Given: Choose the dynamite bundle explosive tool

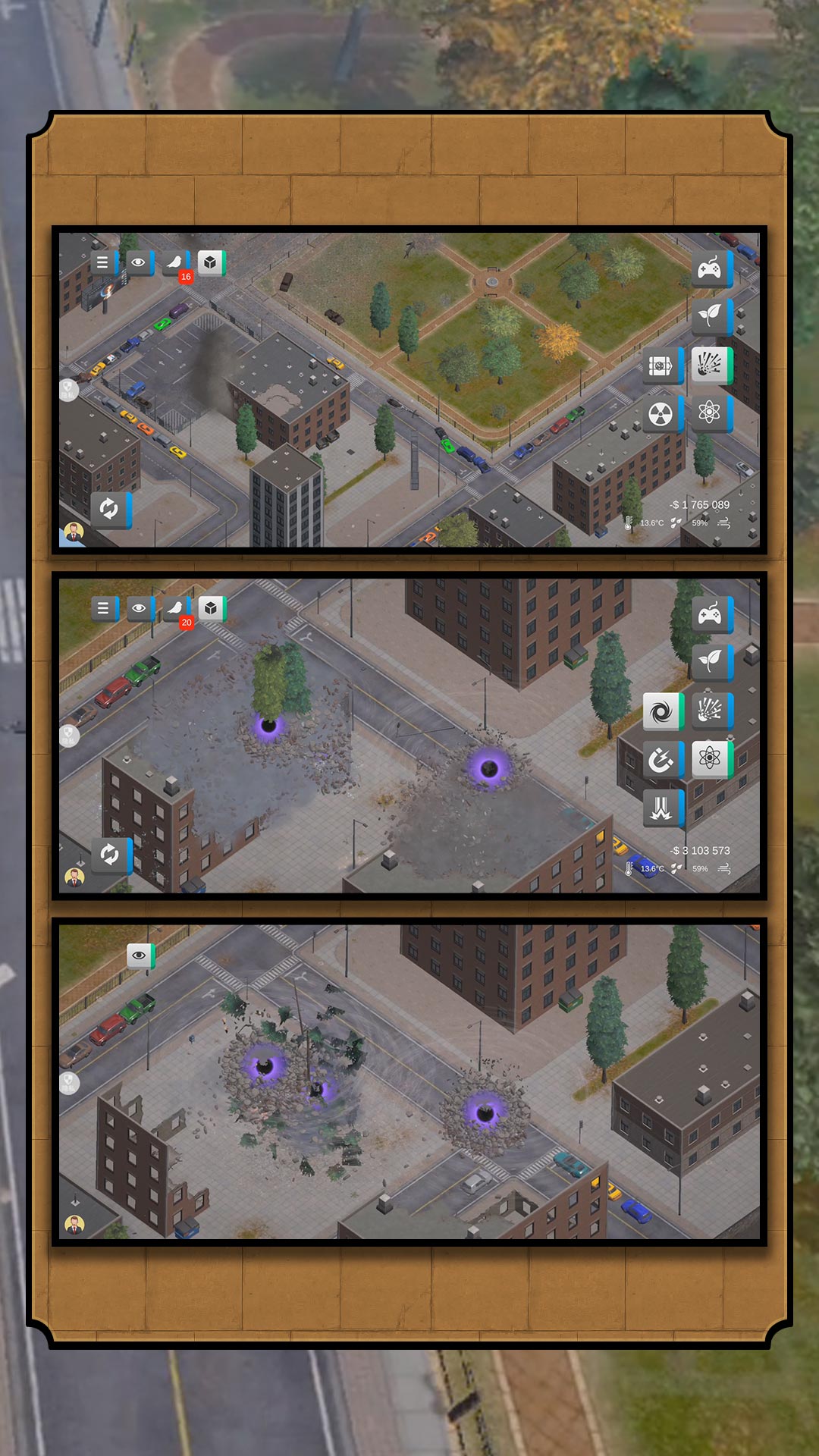Looking at the screenshot, I should [x=661, y=366].
